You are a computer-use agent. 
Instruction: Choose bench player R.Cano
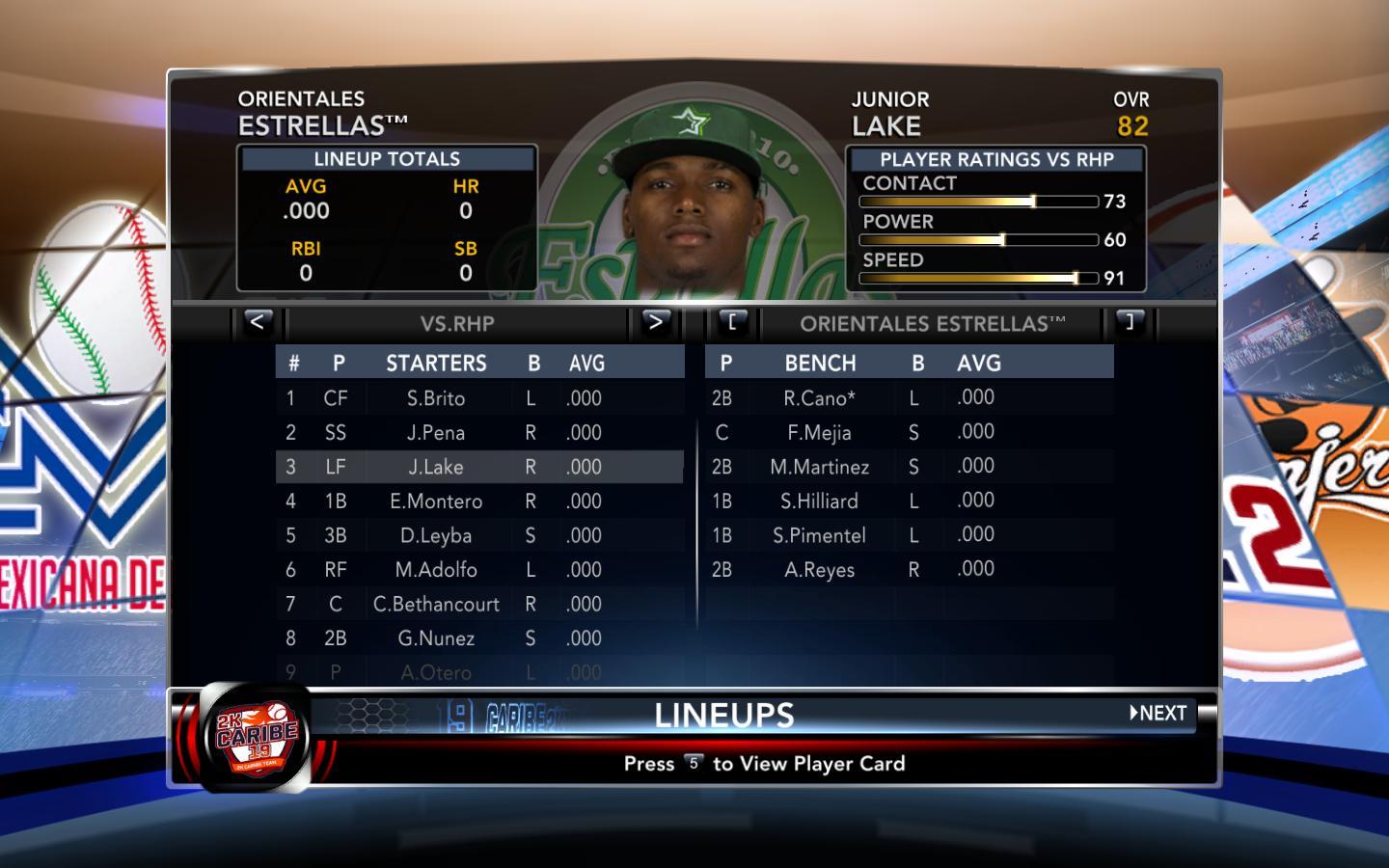click(x=819, y=398)
